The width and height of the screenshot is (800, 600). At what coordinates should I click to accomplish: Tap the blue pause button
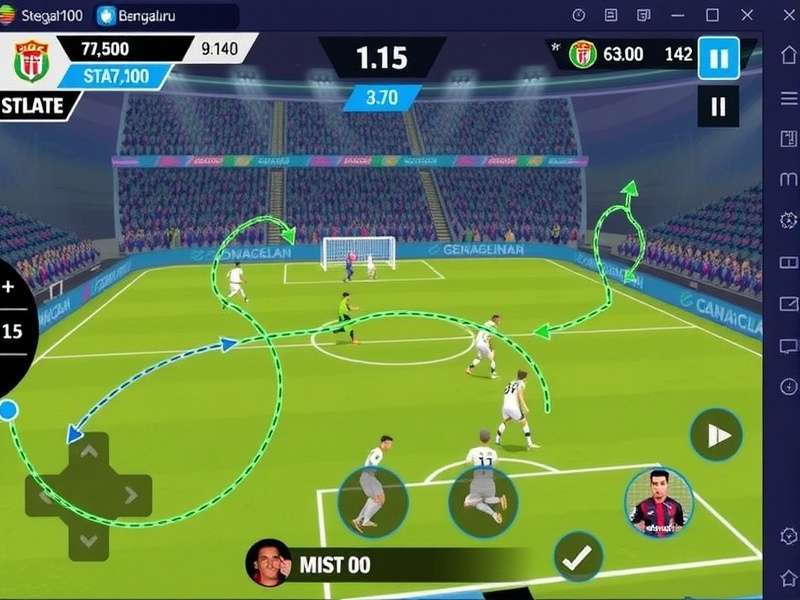pyautogui.click(x=718, y=57)
